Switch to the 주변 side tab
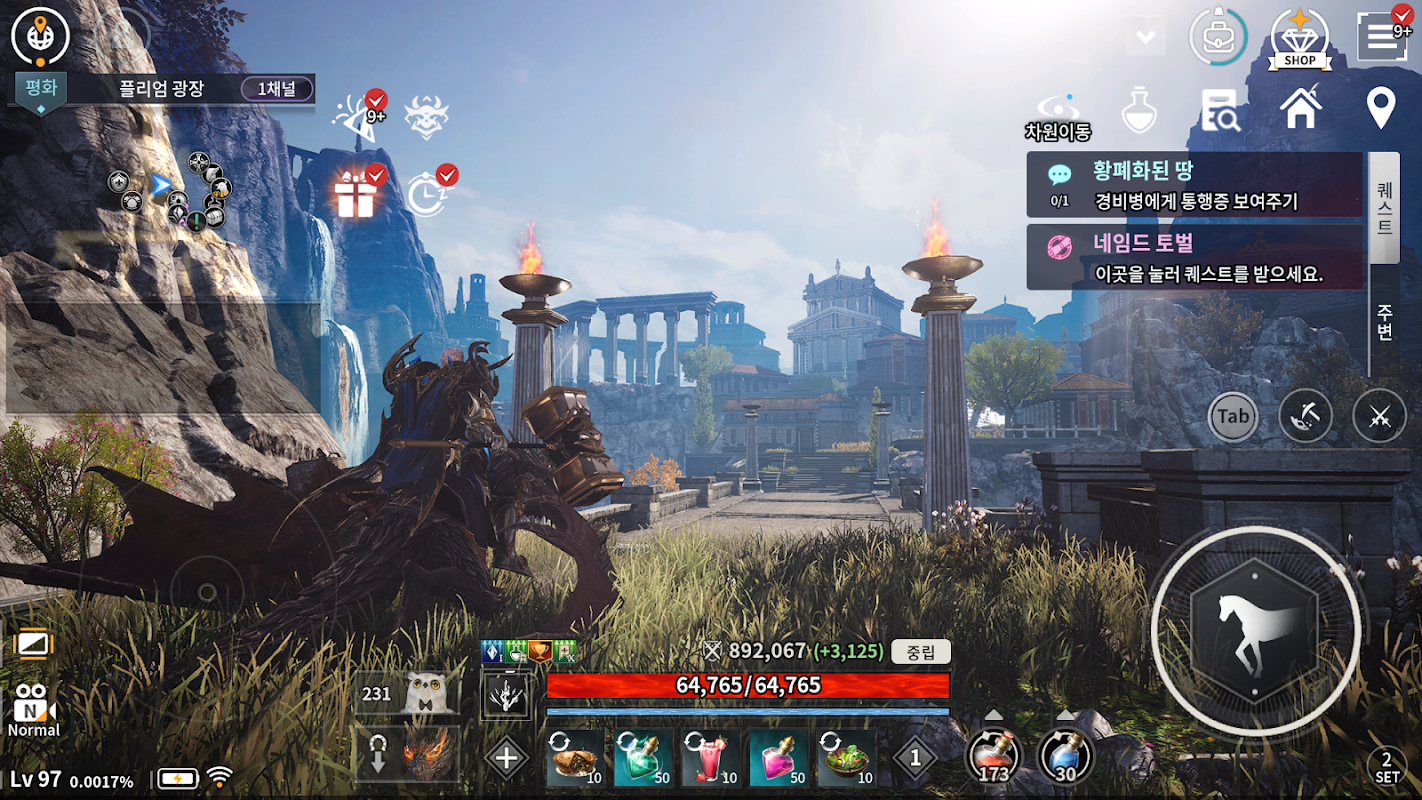 pyautogui.click(x=1384, y=318)
